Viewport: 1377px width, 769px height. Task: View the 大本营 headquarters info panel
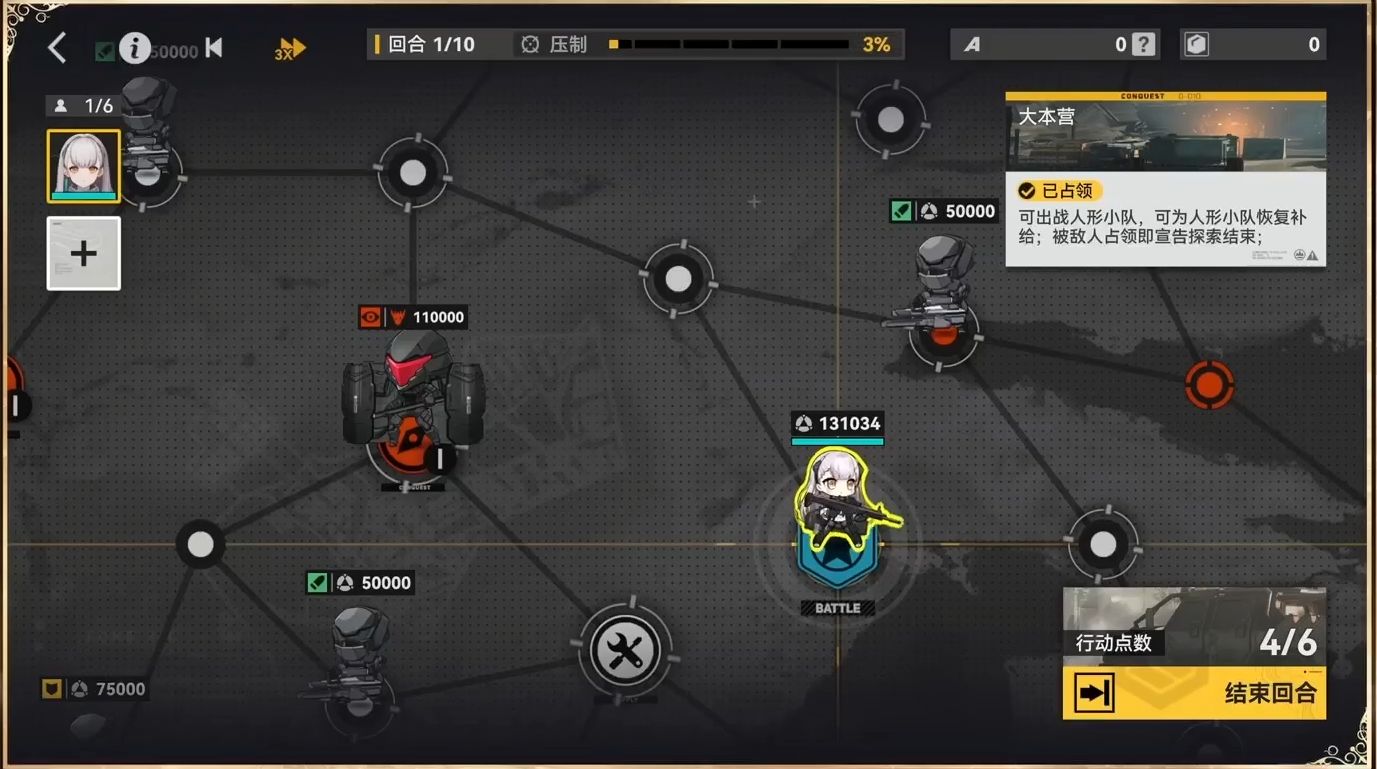pyautogui.click(x=1165, y=180)
